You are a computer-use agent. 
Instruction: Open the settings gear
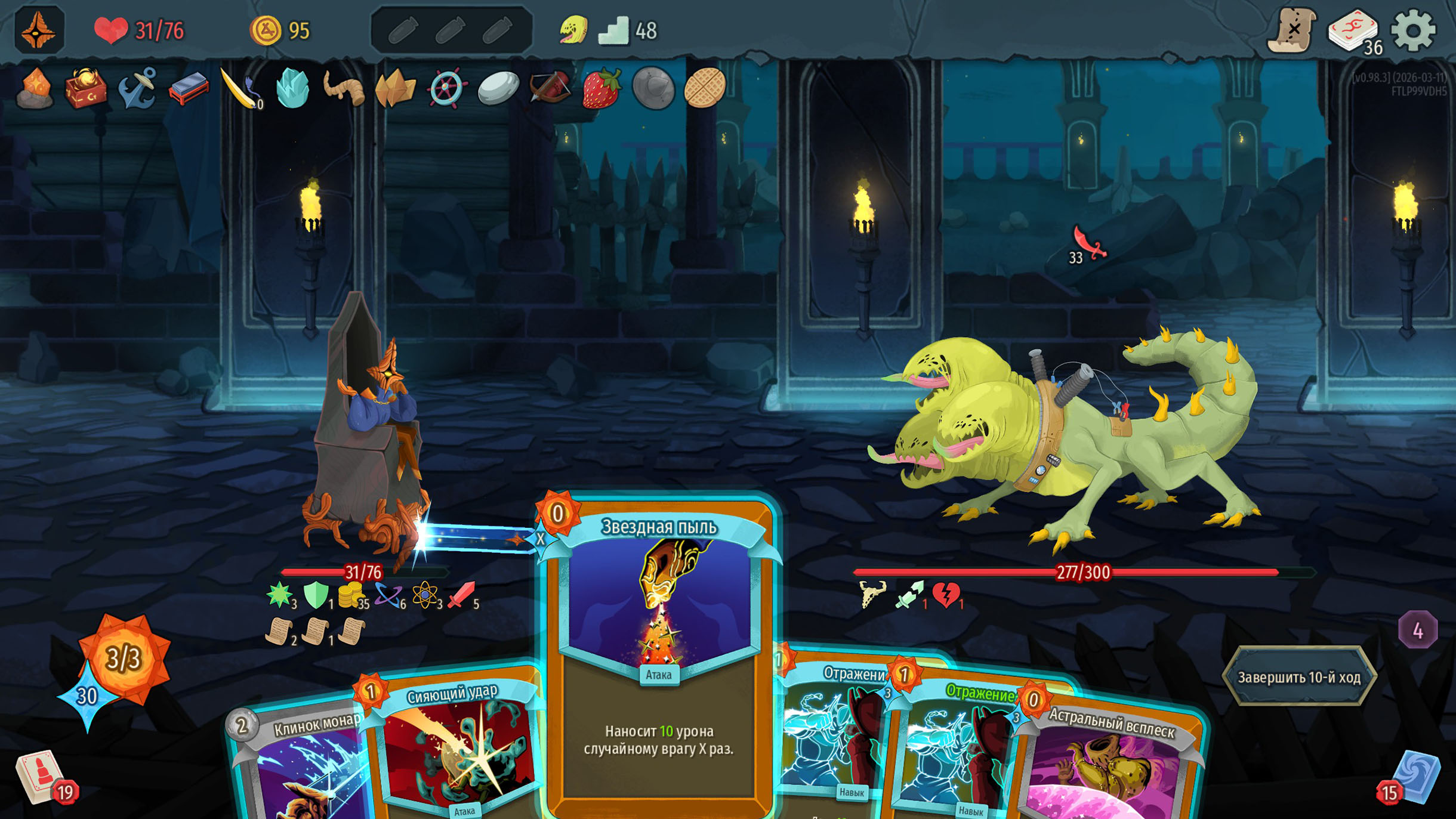point(1412,30)
